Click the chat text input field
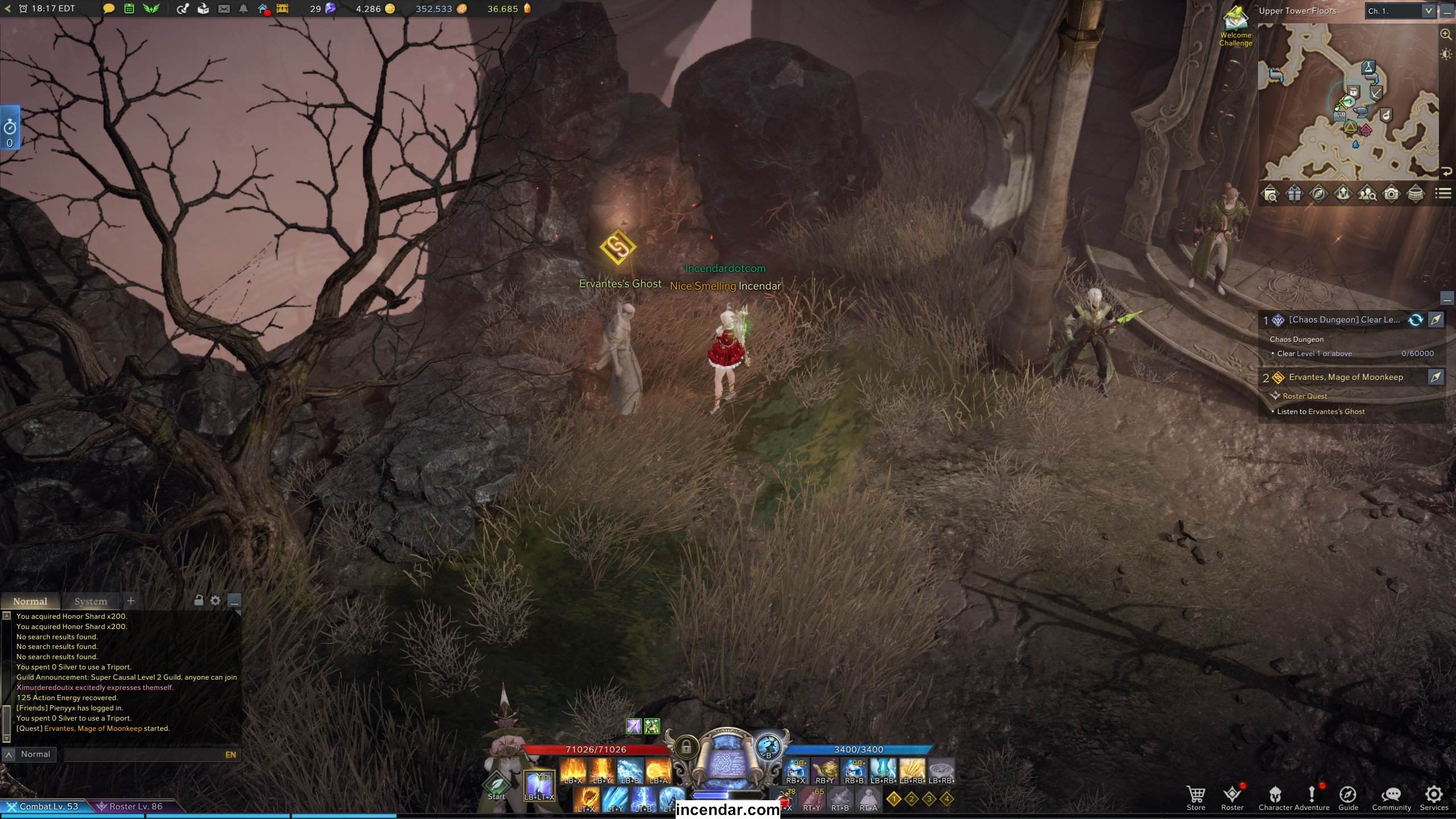 [142, 755]
